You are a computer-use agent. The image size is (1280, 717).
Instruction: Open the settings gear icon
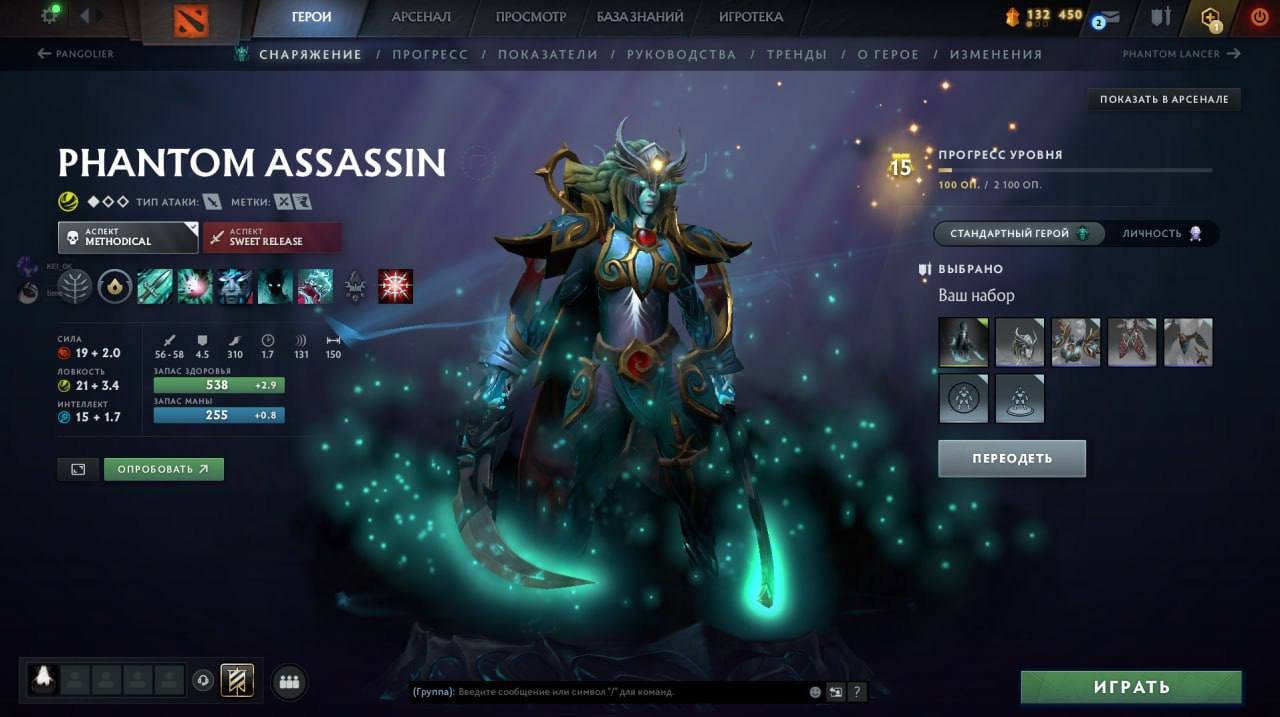pyautogui.click(x=50, y=15)
